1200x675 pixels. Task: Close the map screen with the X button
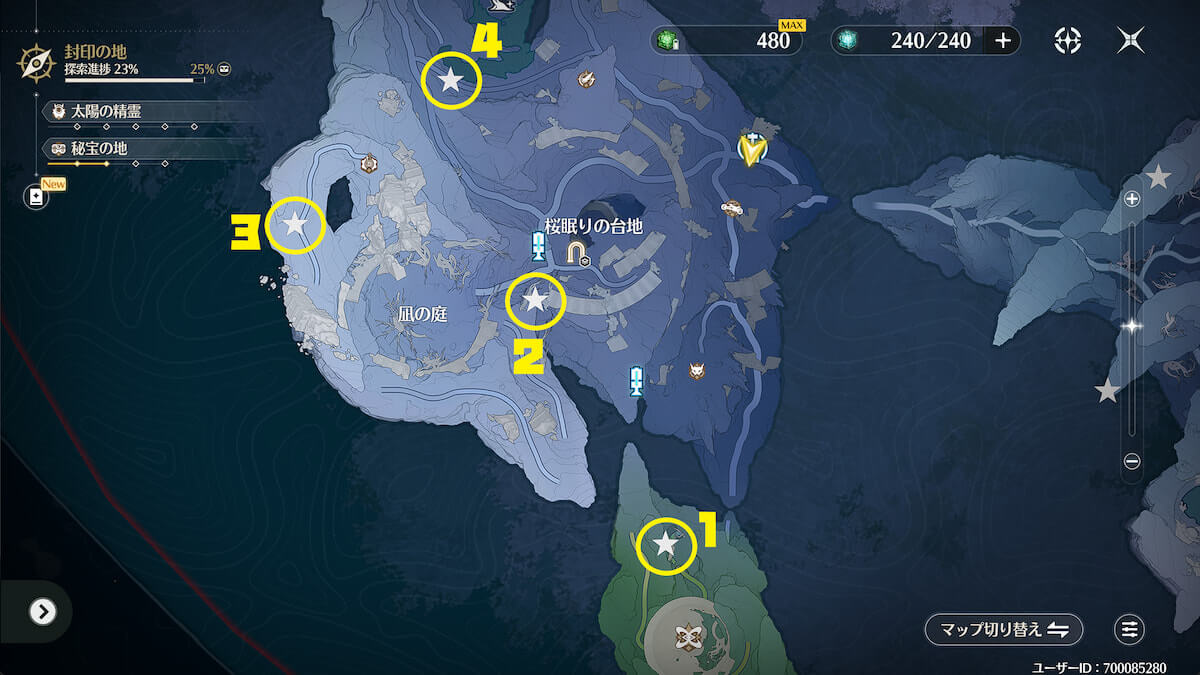tap(1131, 40)
